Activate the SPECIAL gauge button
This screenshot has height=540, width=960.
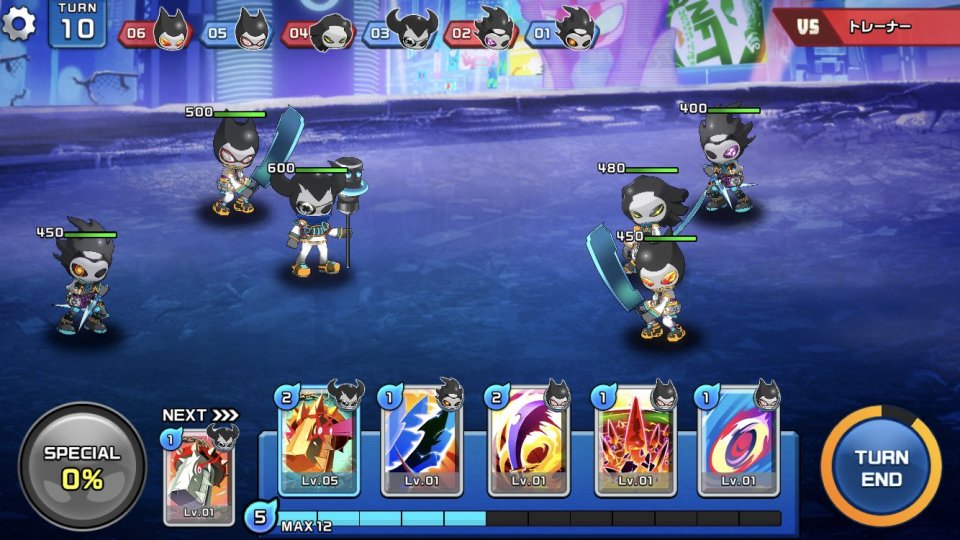click(83, 466)
